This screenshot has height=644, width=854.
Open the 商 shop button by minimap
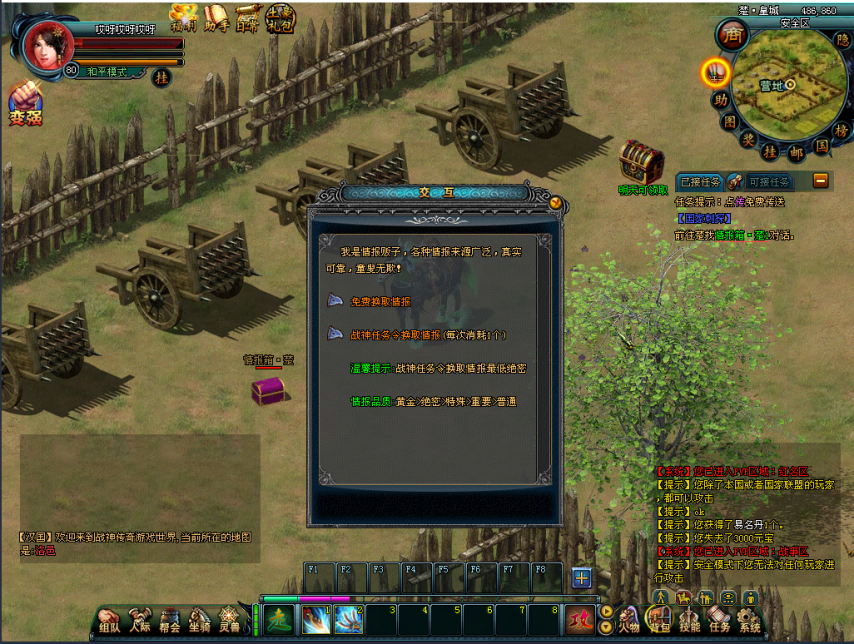pos(731,34)
